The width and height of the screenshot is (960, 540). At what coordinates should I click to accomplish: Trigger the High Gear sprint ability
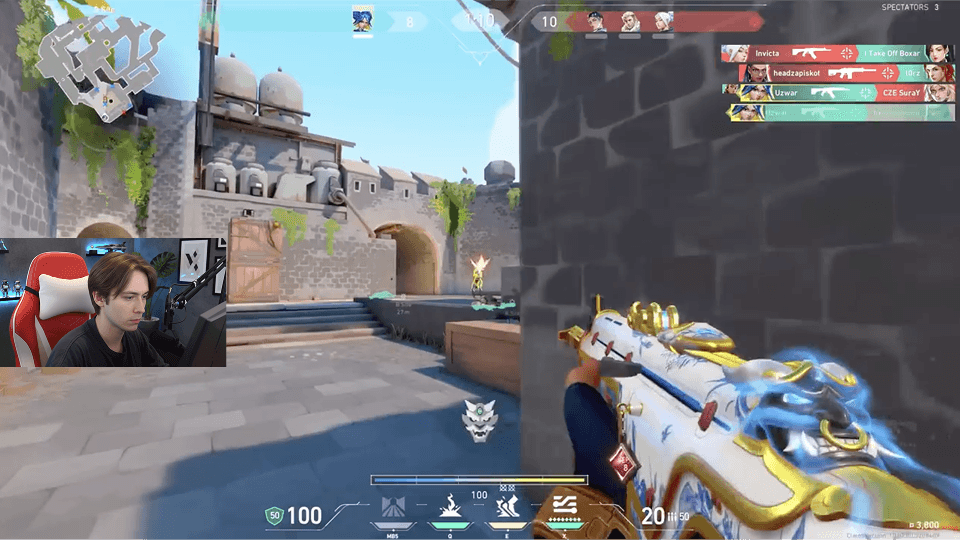(x=505, y=508)
